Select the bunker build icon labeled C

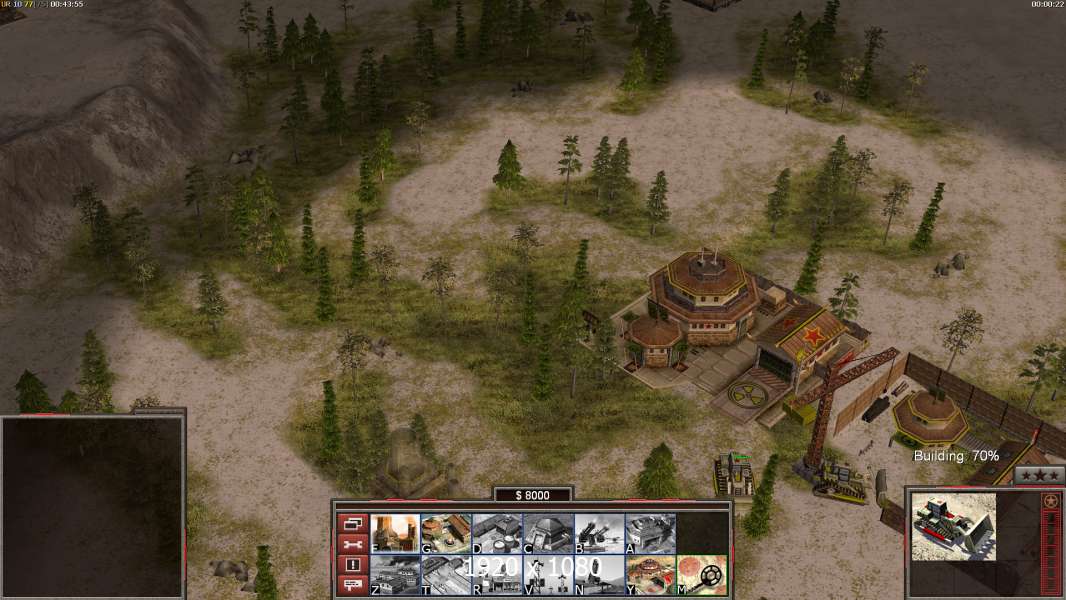(548, 534)
